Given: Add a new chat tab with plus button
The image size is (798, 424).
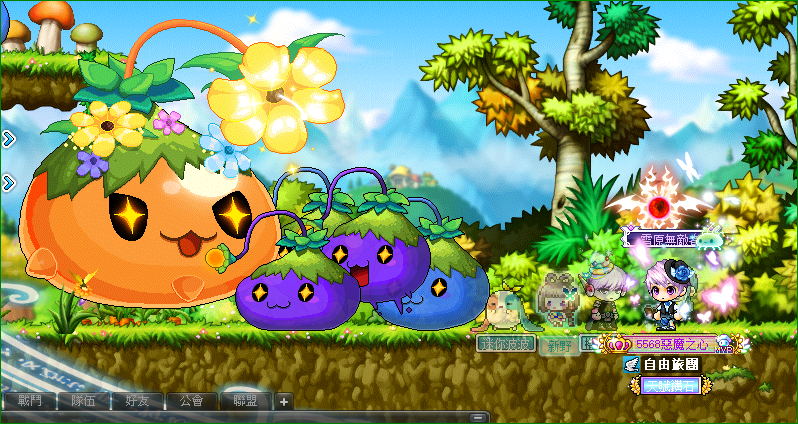Looking at the screenshot, I should click(284, 401).
